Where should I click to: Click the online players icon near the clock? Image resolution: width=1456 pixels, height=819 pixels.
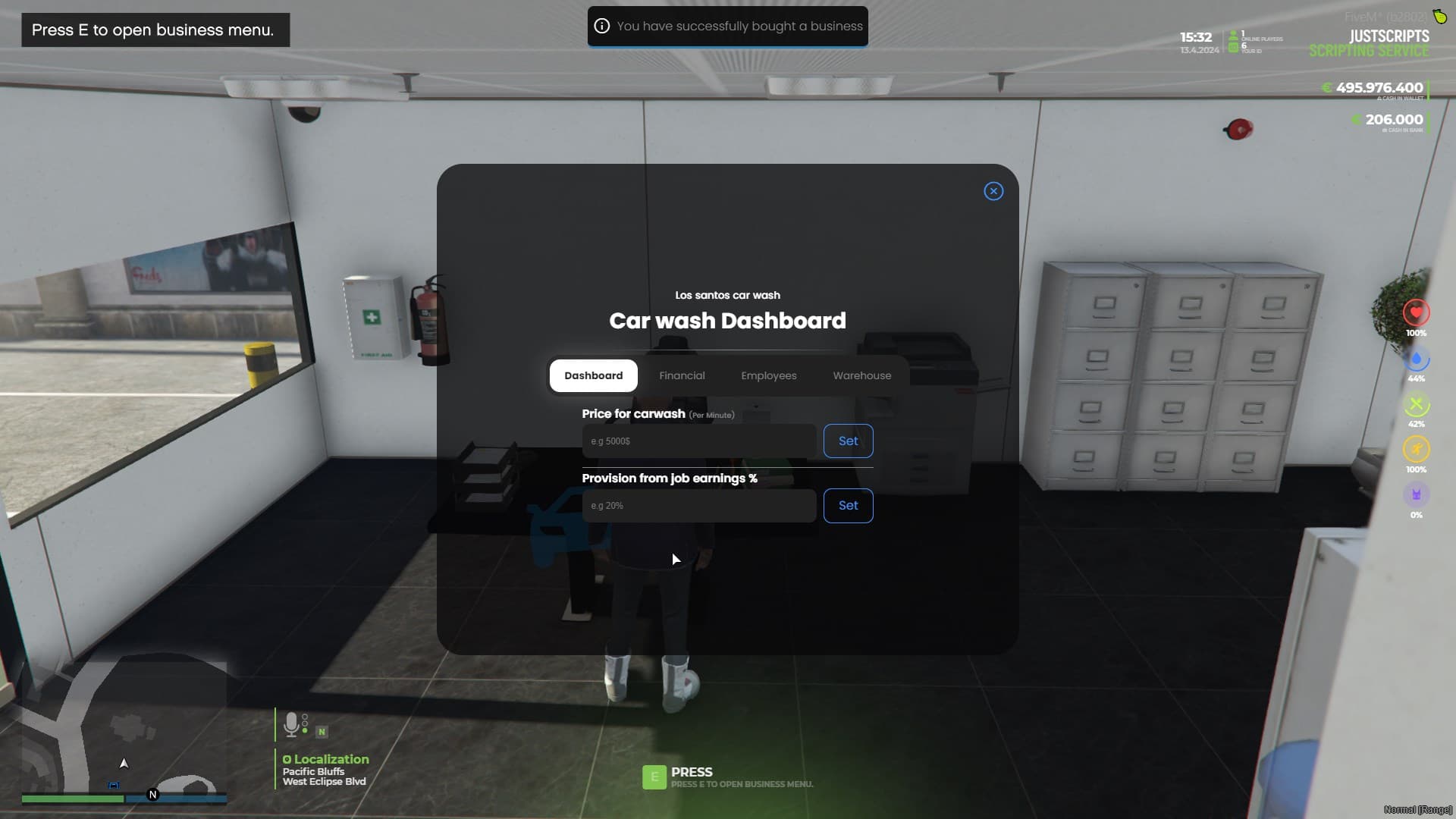(x=1235, y=33)
